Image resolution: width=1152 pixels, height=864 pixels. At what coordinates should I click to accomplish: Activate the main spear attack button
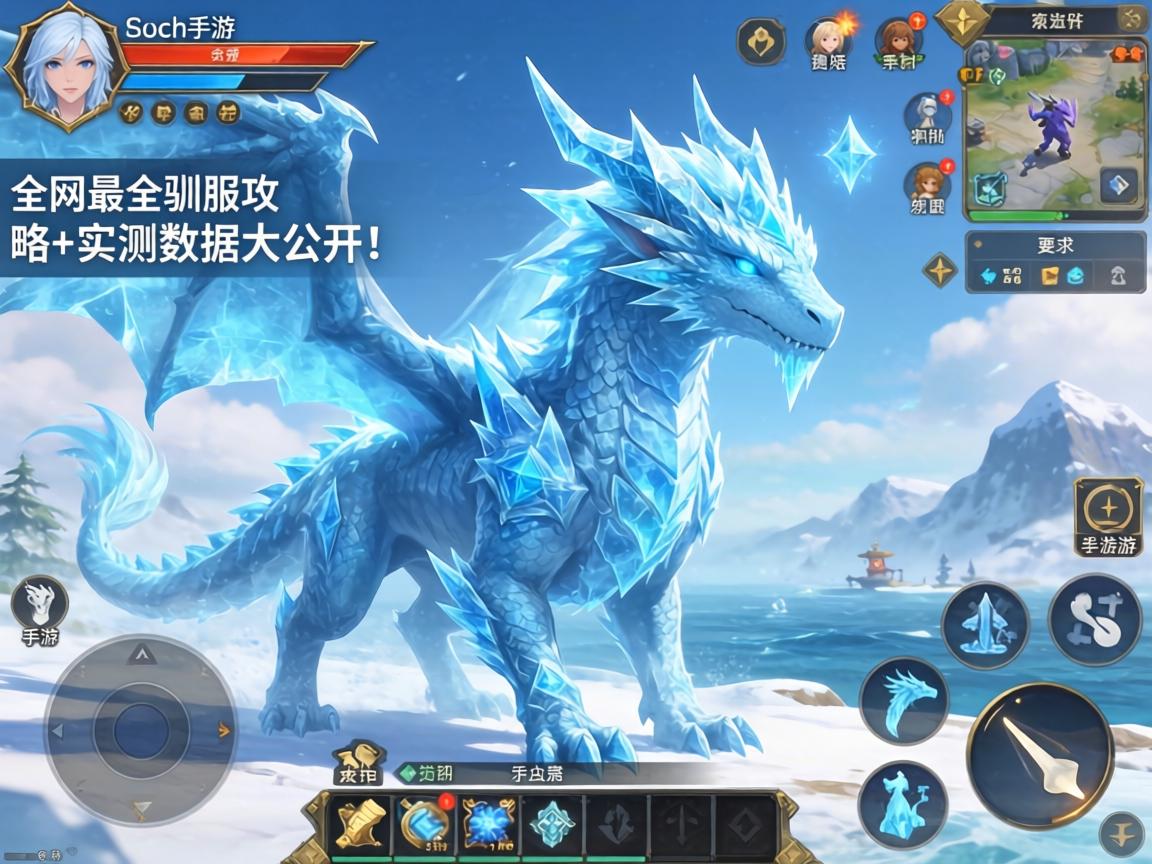click(1040, 755)
